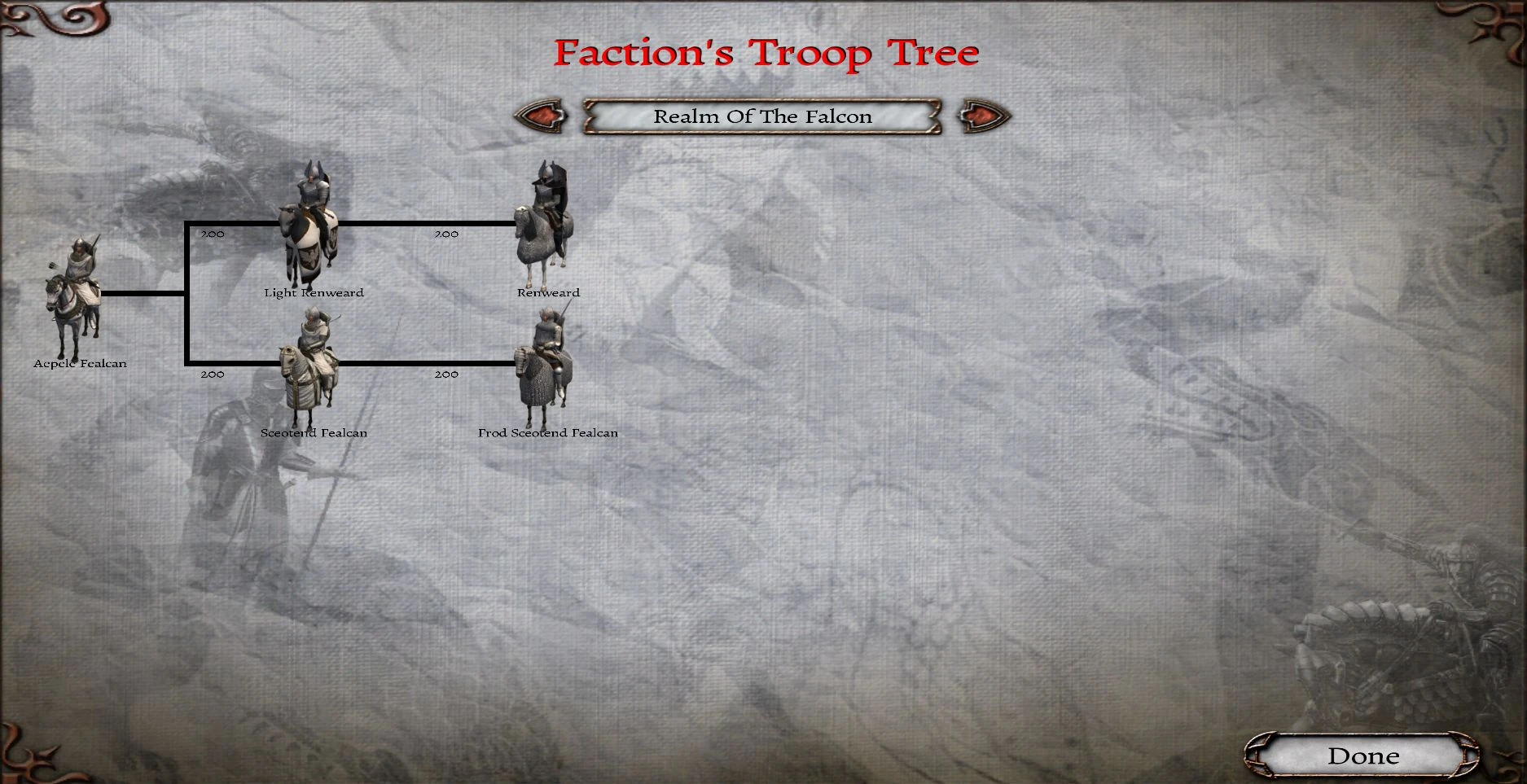Click the right red arrow beside faction banner

click(979, 116)
